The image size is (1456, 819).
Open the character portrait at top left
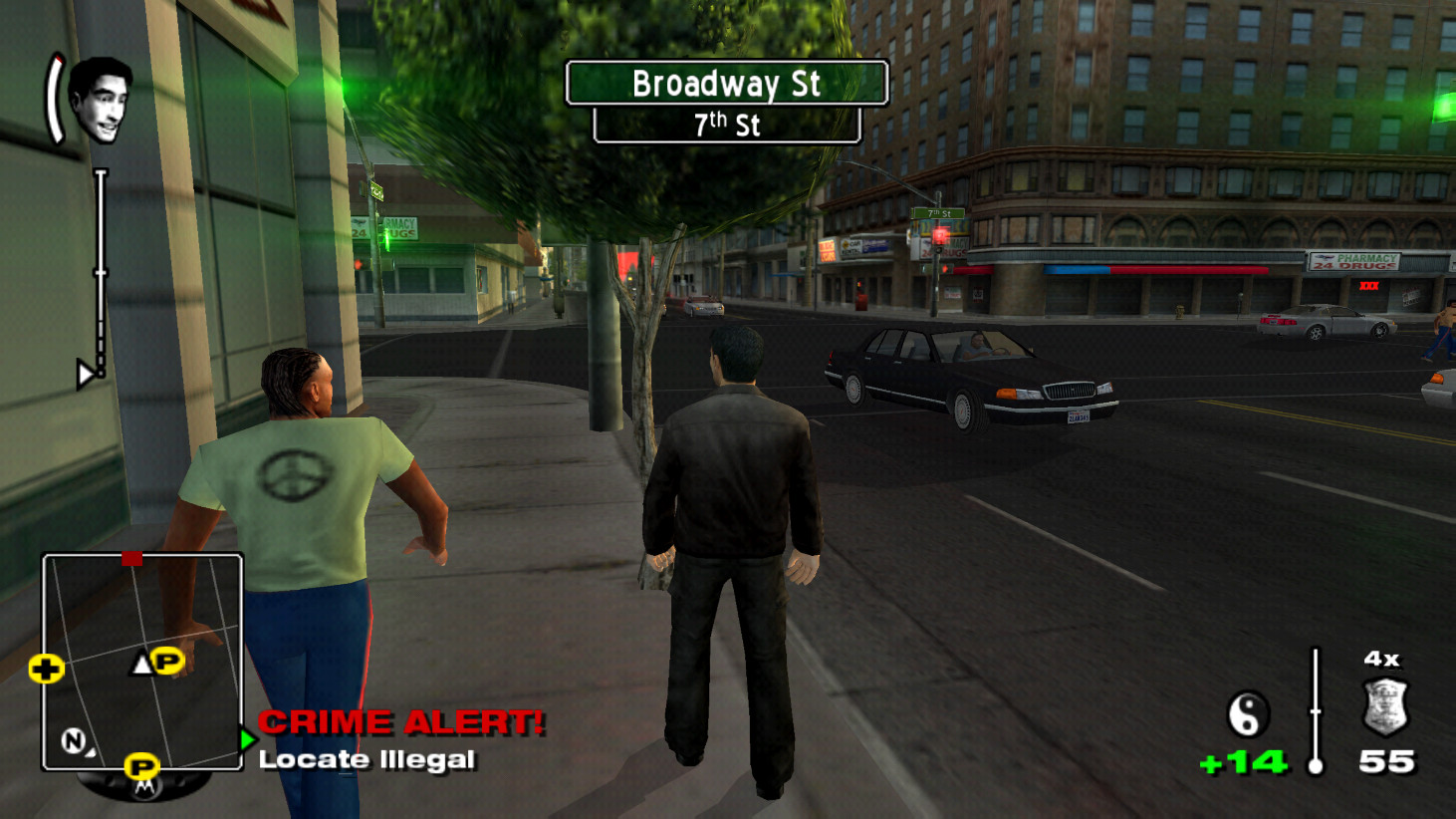pyautogui.click(x=100, y=103)
